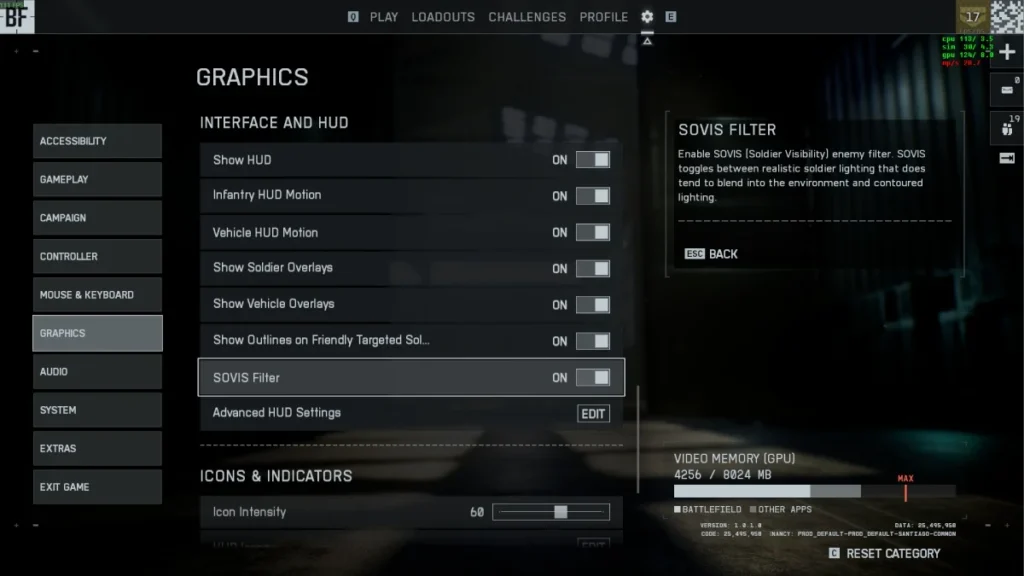This screenshot has width=1024, height=576.
Task: Select Mouse & Keyboard settings
Action: 97,295
